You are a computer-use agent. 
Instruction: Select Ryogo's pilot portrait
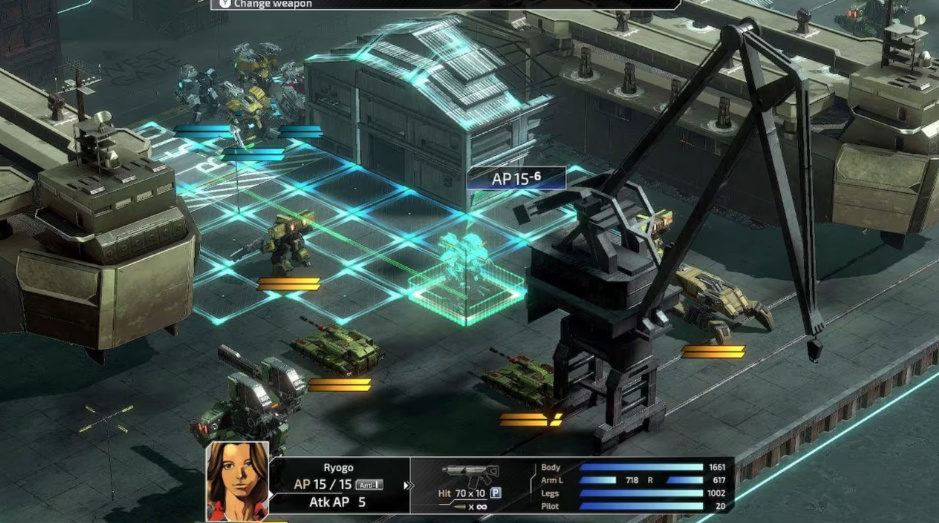pyautogui.click(x=238, y=479)
